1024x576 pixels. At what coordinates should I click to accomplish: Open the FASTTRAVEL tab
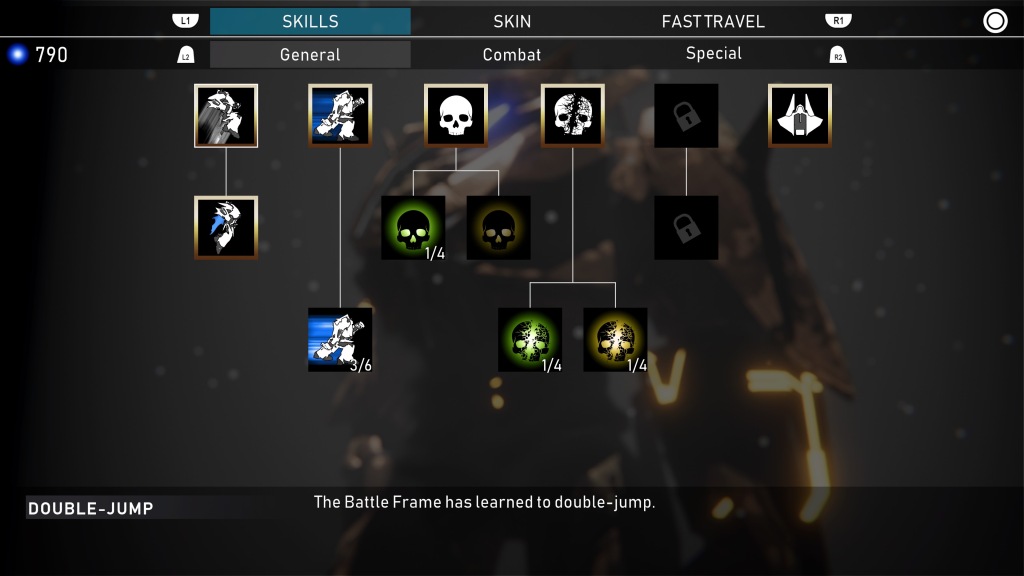(713, 21)
